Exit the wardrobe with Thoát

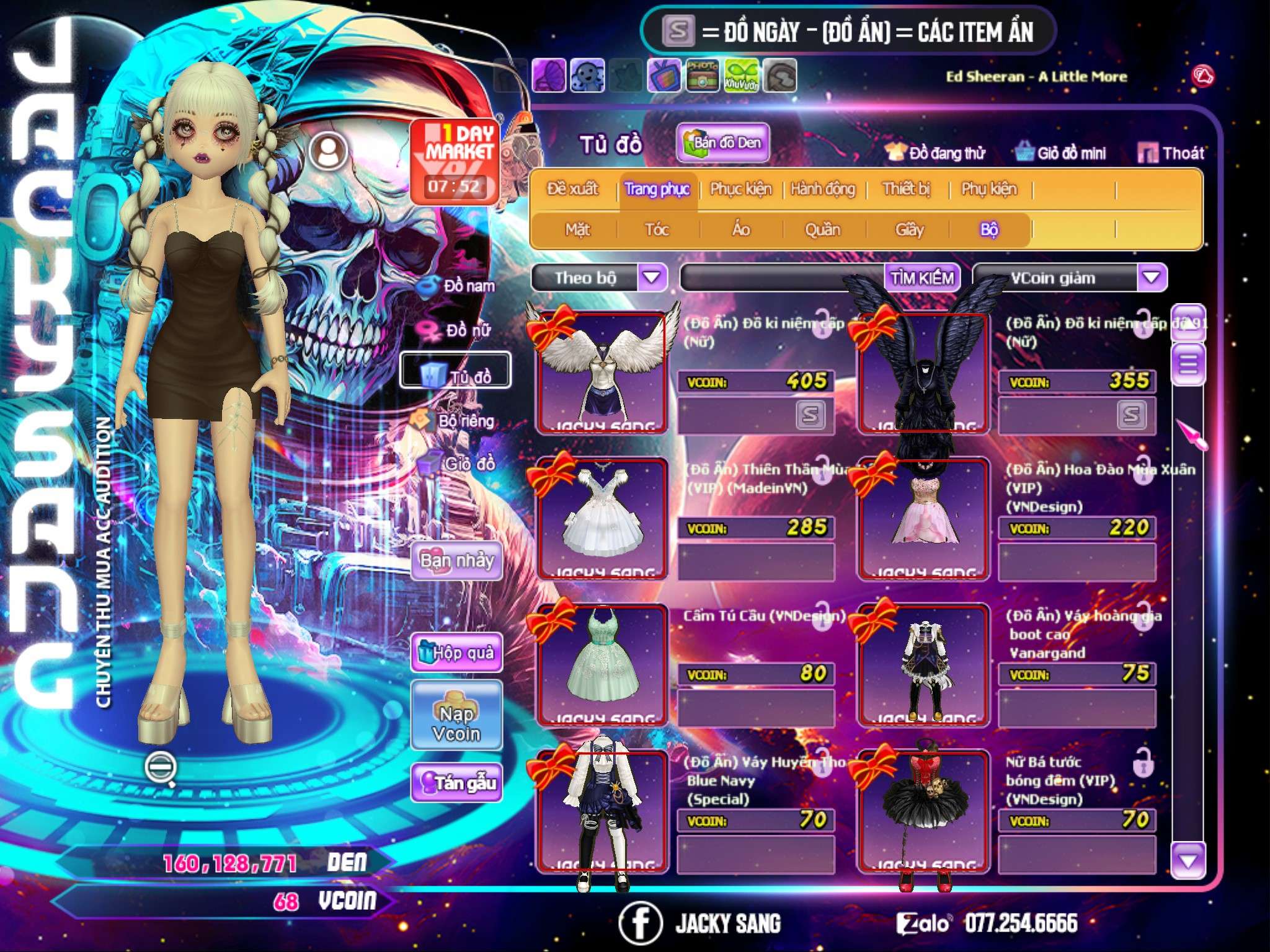[1172, 152]
